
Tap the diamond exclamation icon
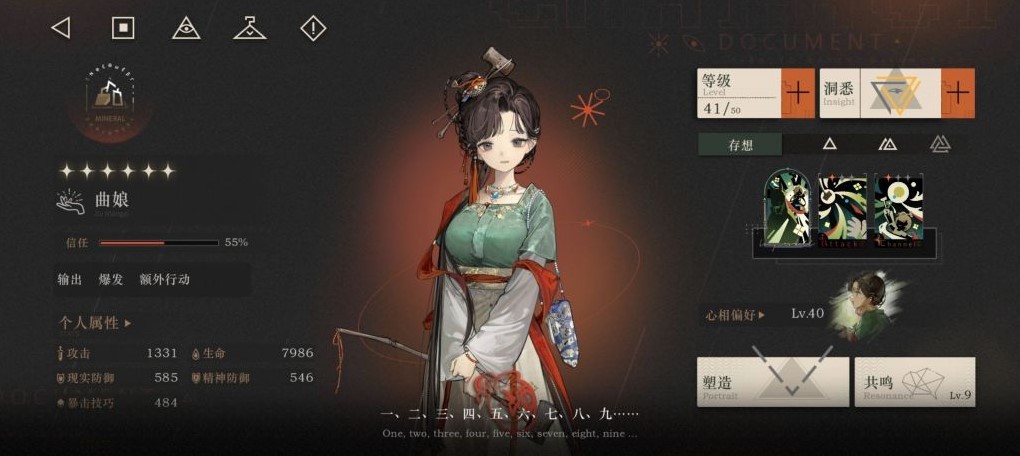coord(313,28)
